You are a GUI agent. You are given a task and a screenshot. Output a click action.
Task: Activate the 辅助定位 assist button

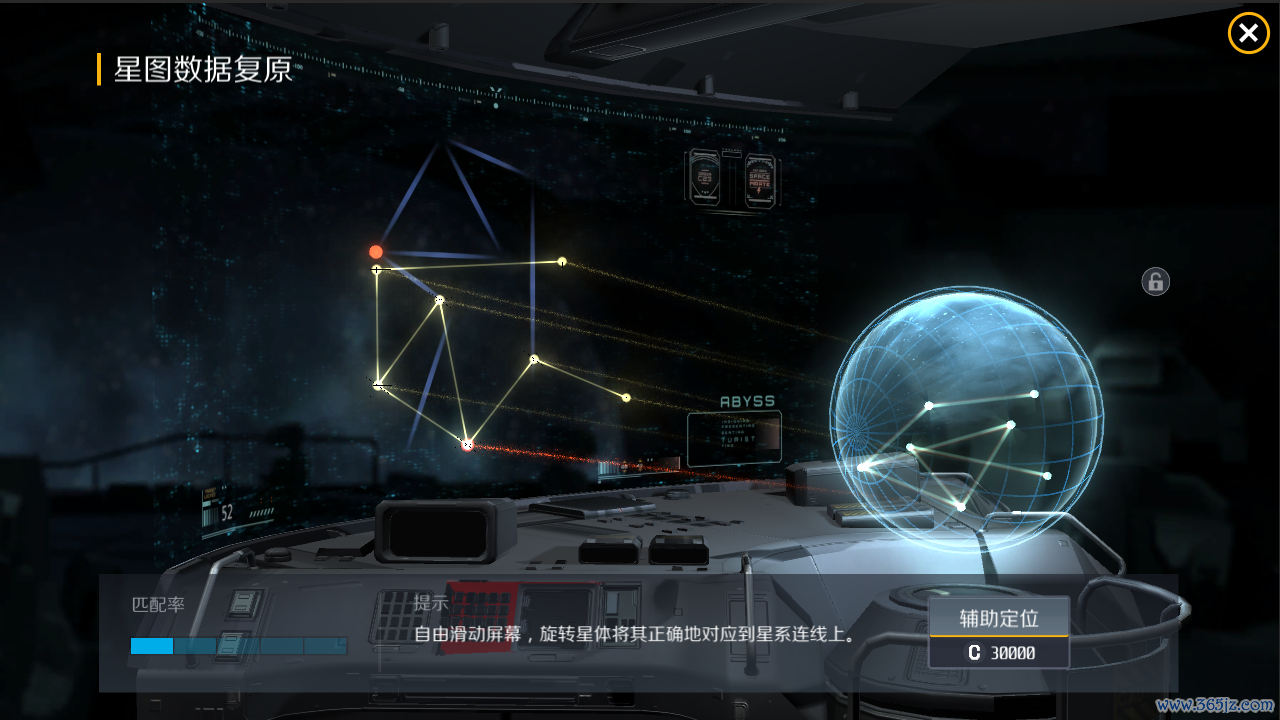(999, 619)
